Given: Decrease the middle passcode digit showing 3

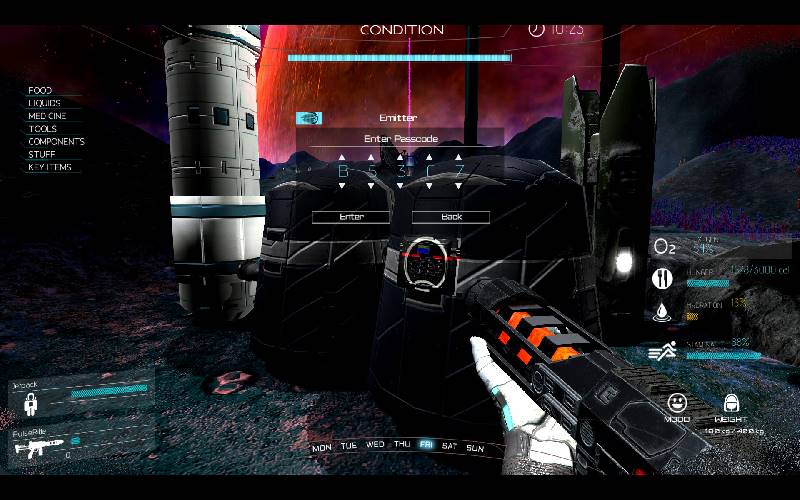Looking at the screenshot, I should 401,185.
